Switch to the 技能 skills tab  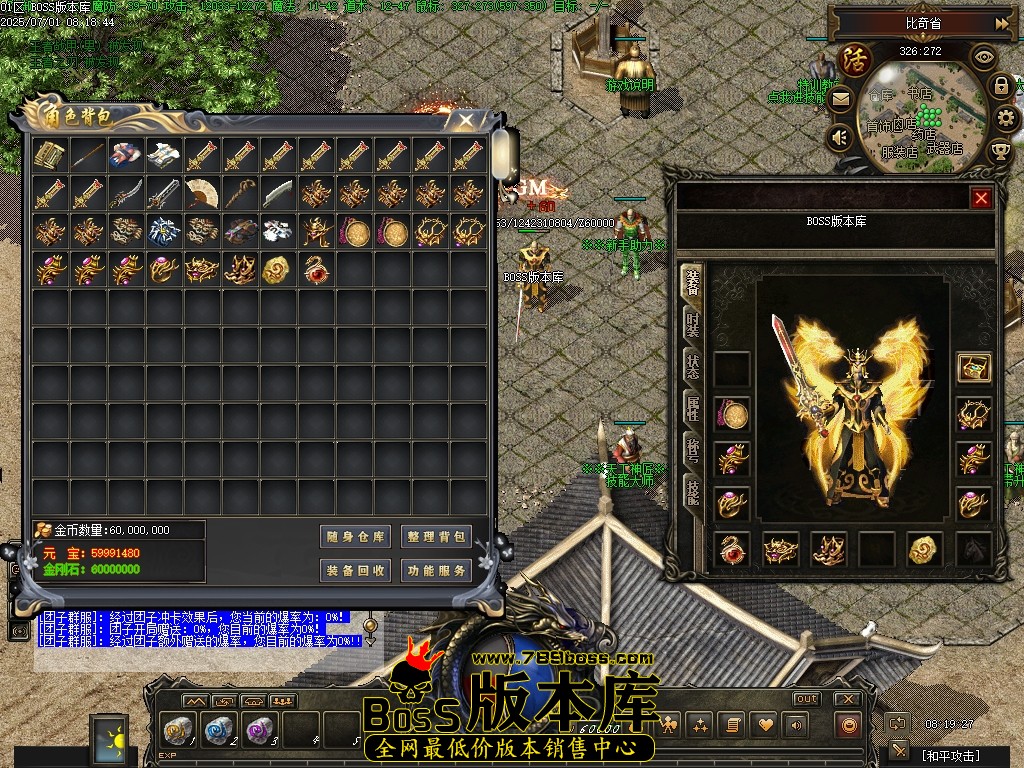693,490
